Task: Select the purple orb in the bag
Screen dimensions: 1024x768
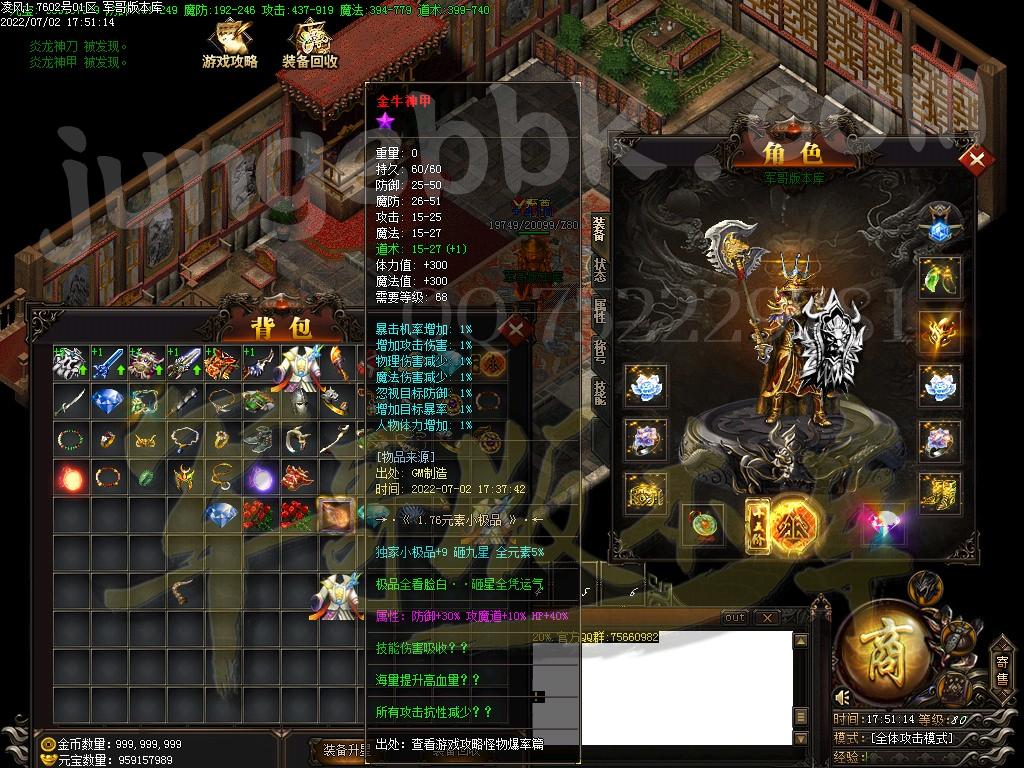Action: pos(262,477)
